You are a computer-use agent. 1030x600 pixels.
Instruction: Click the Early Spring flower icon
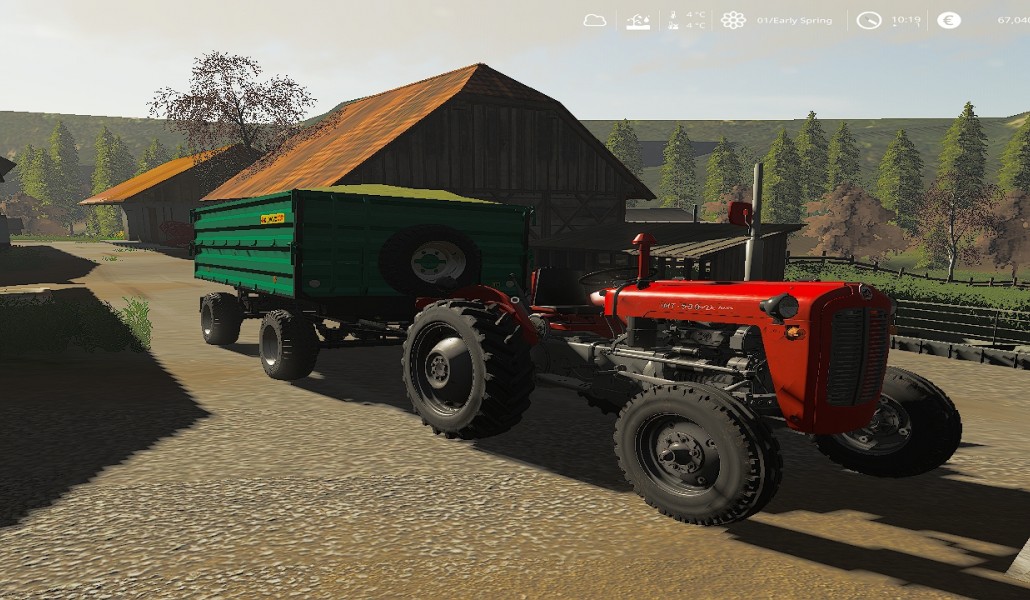pos(733,20)
